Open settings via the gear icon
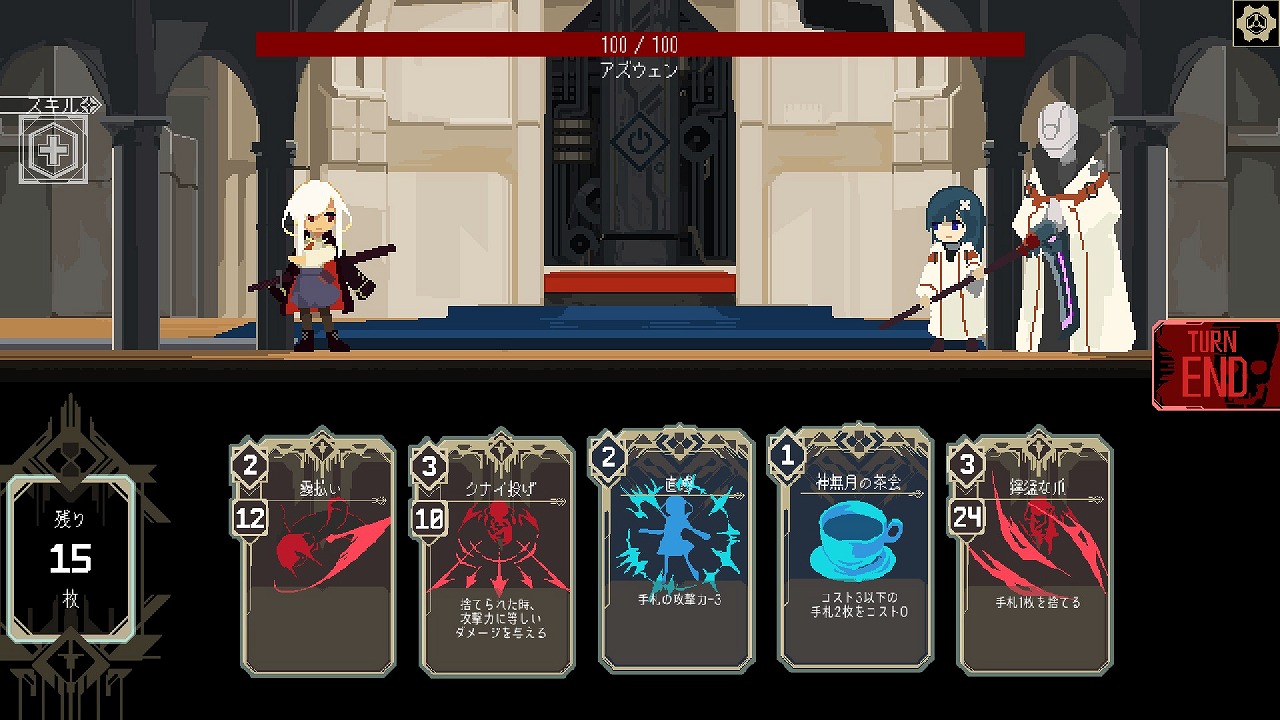 1255,24
